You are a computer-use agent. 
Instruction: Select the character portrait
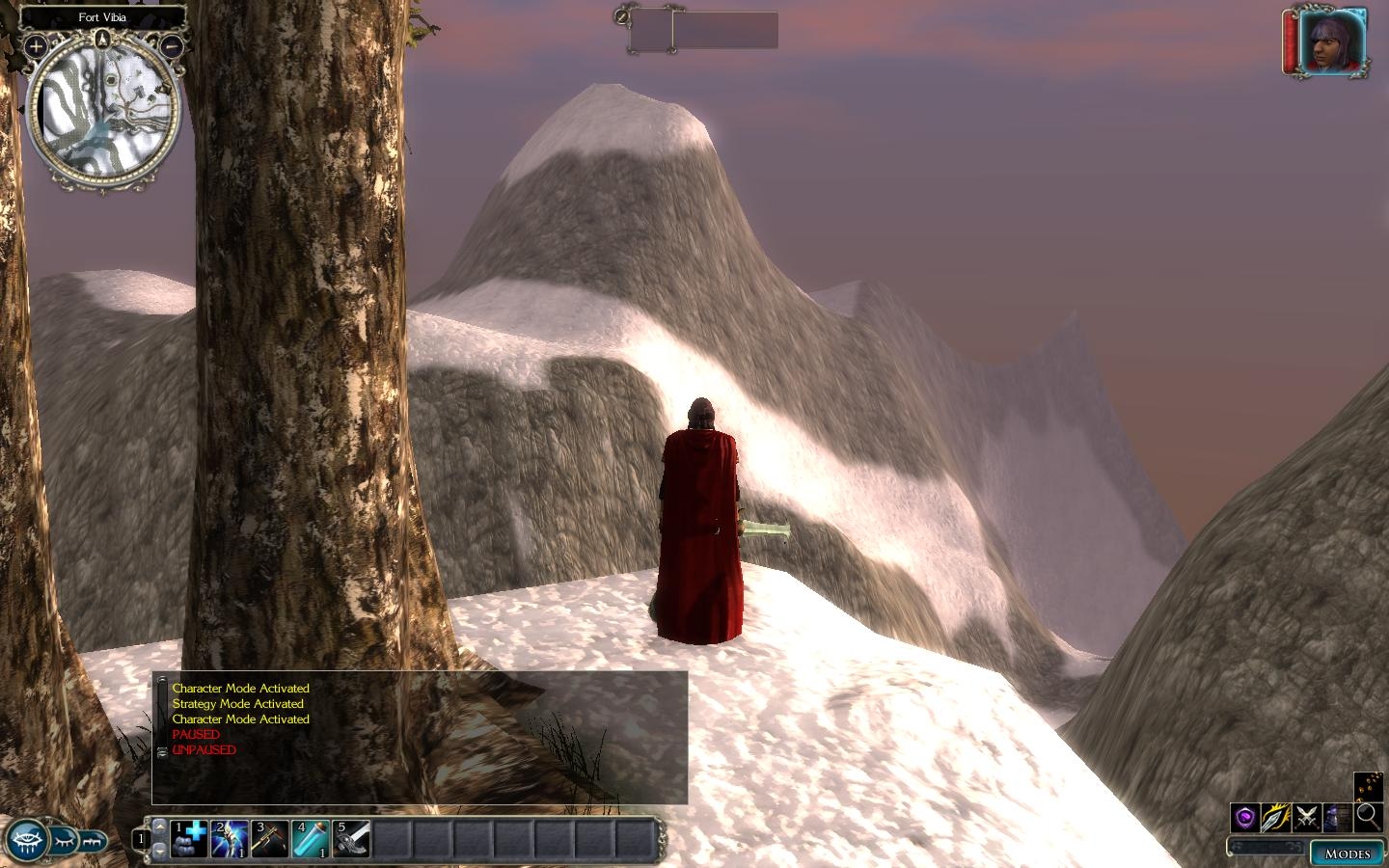pyautogui.click(x=1335, y=44)
